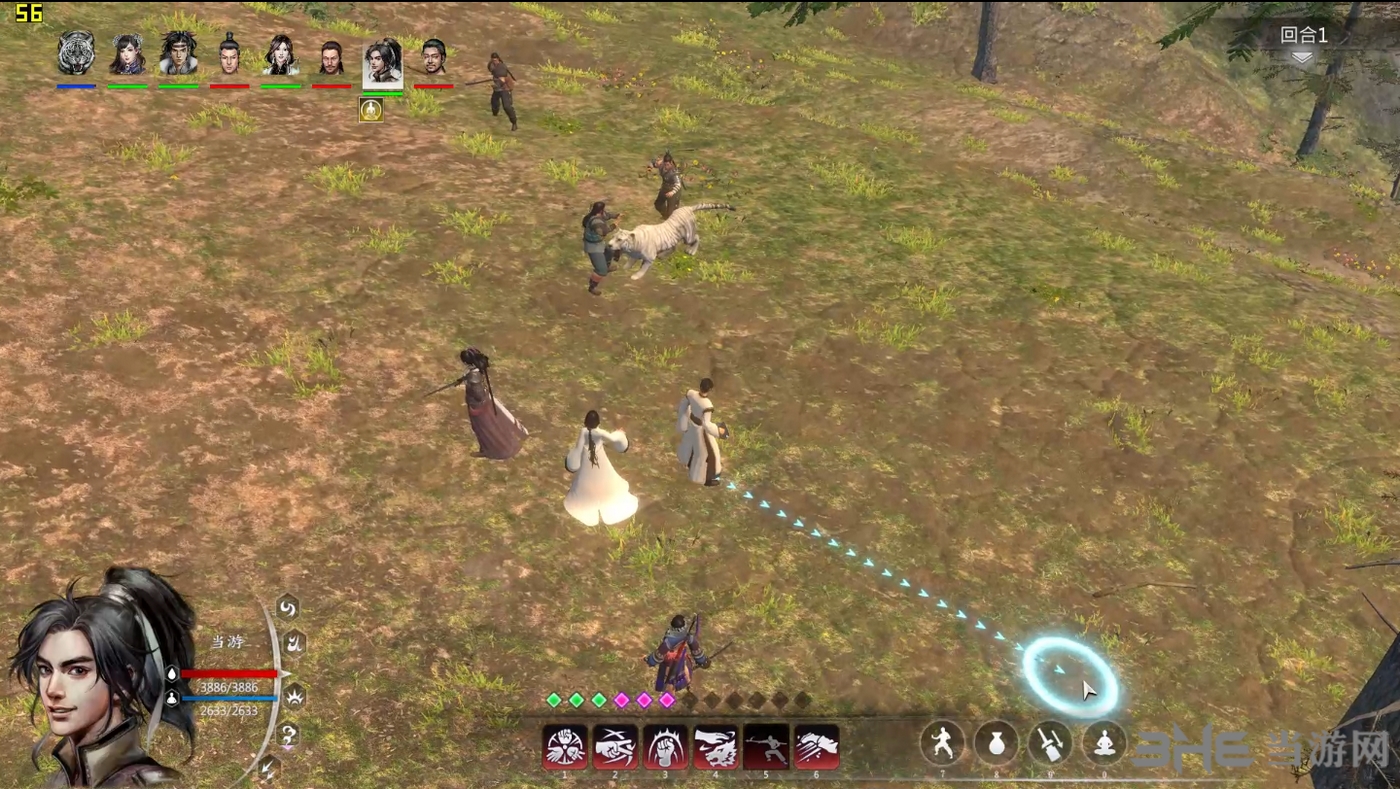Select the radiant fist skill in slot 3
The height and width of the screenshot is (789, 1400).
click(666, 747)
